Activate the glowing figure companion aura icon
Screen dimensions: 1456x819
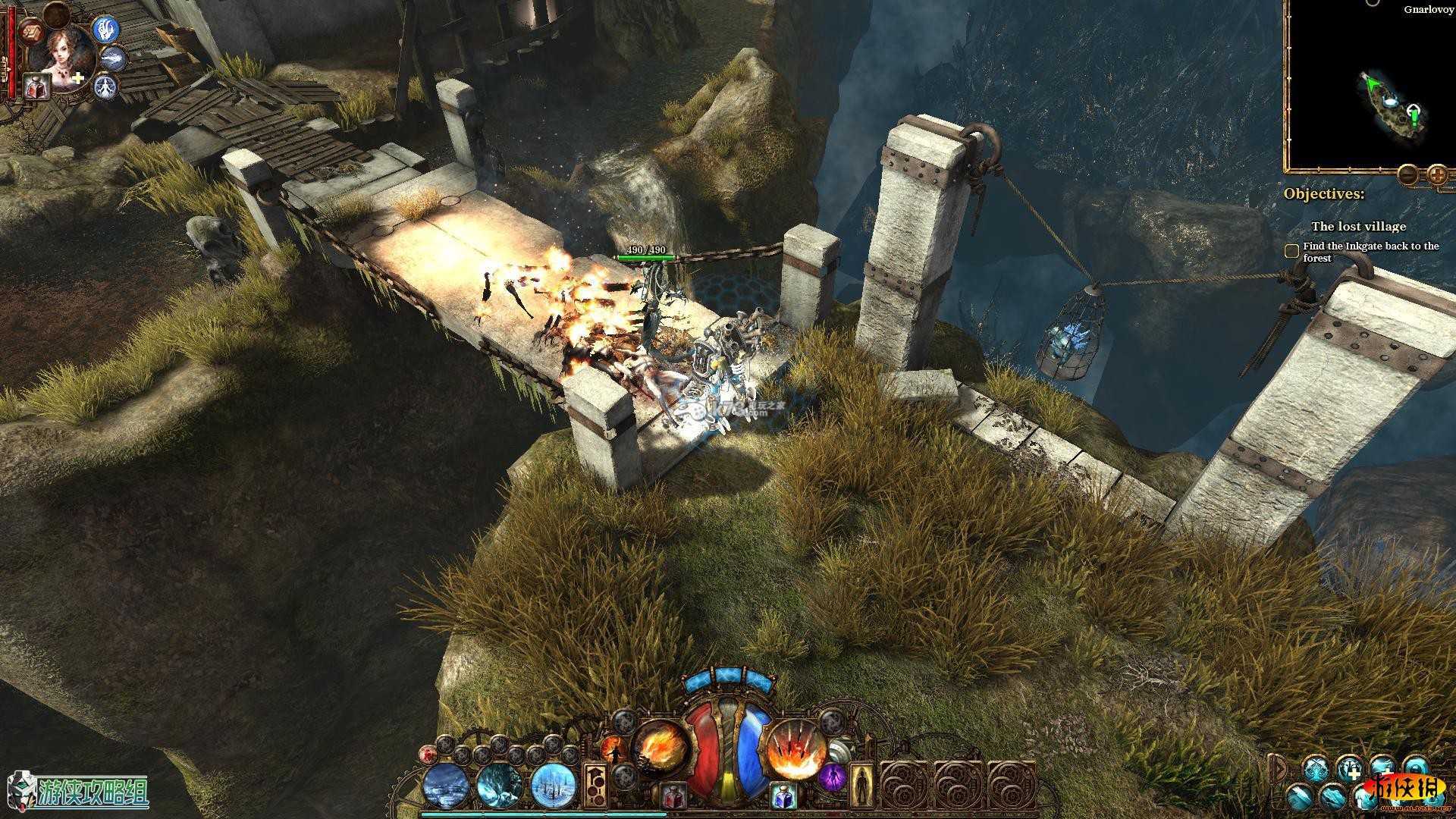click(104, 86)
